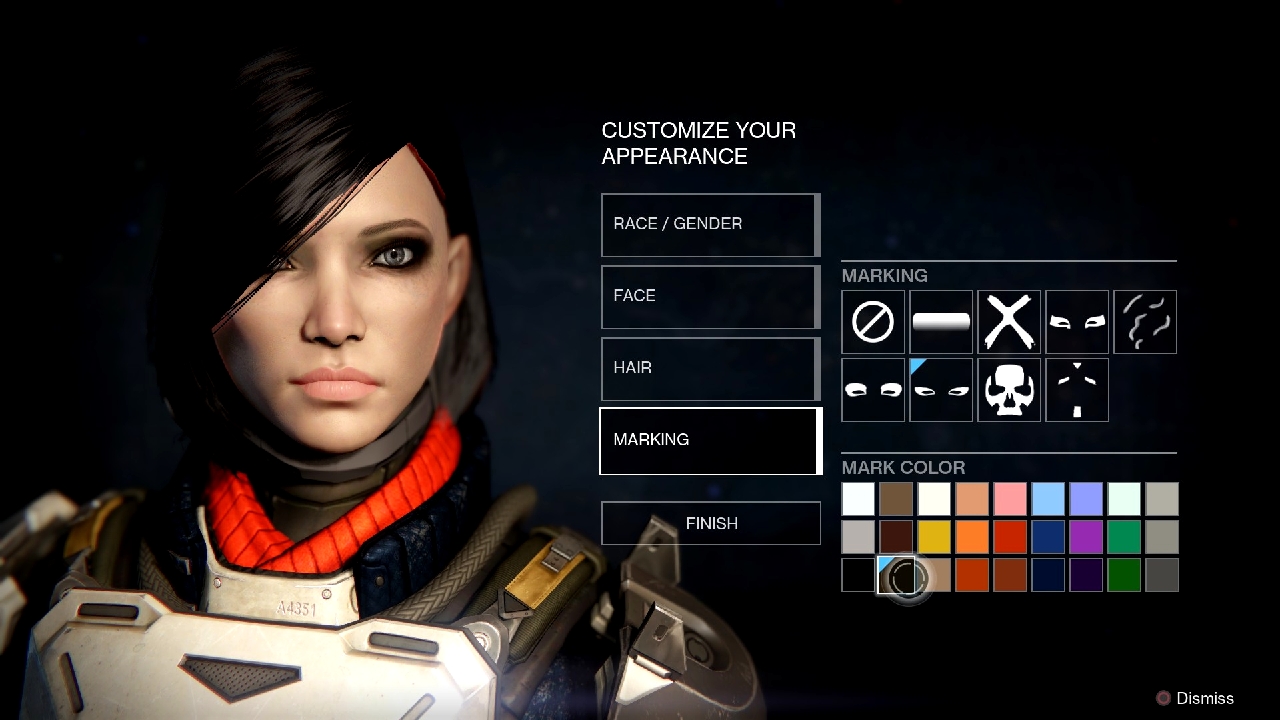This screenshot has height=720, width=1280.
Task: Click the Finish button
Action: tap(711, 523)
